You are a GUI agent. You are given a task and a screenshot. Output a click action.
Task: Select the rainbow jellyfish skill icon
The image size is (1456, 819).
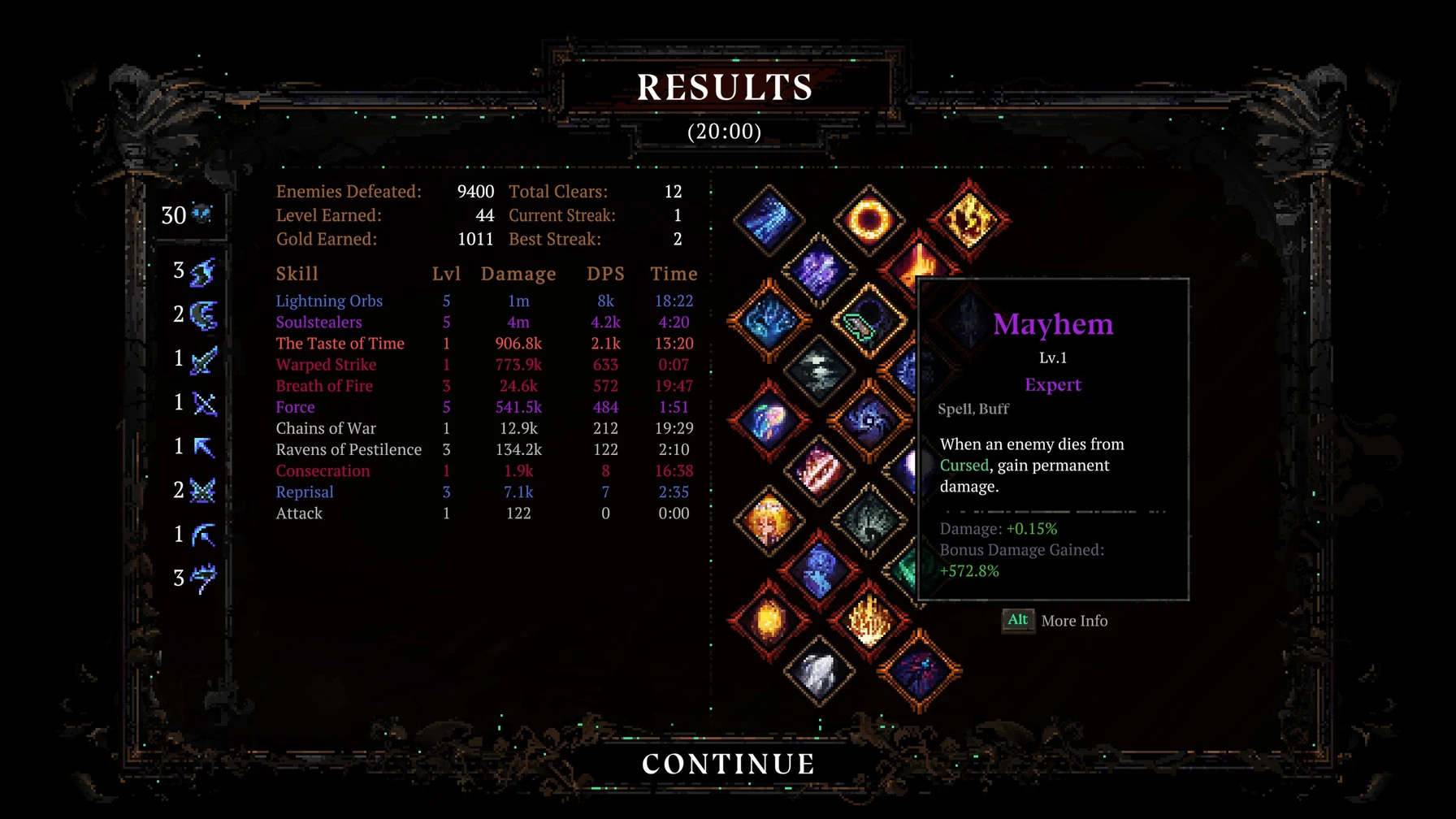(769, 421)
